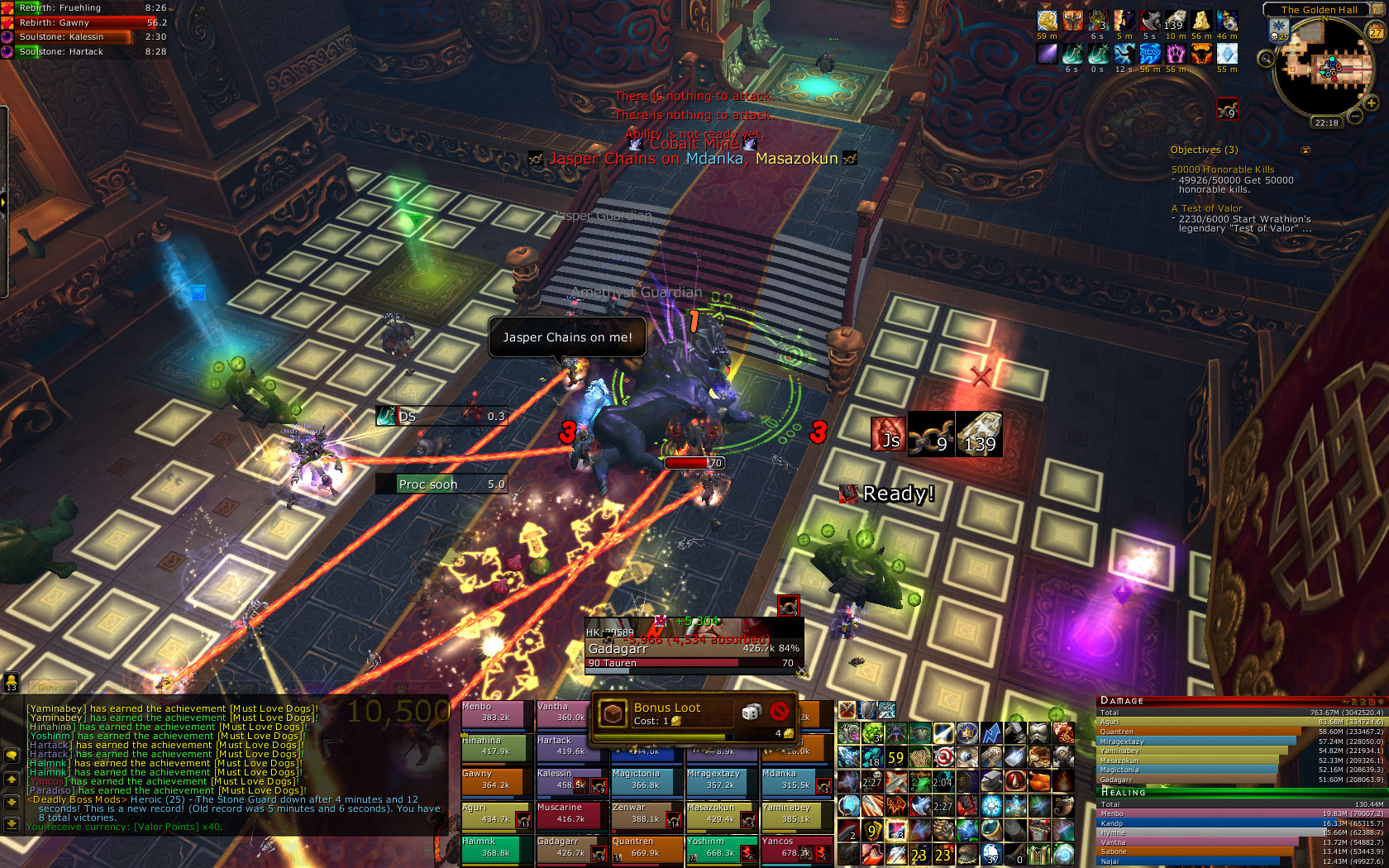Open the calendar showing day 27

pyautogui.click(x=1376, y=32)
